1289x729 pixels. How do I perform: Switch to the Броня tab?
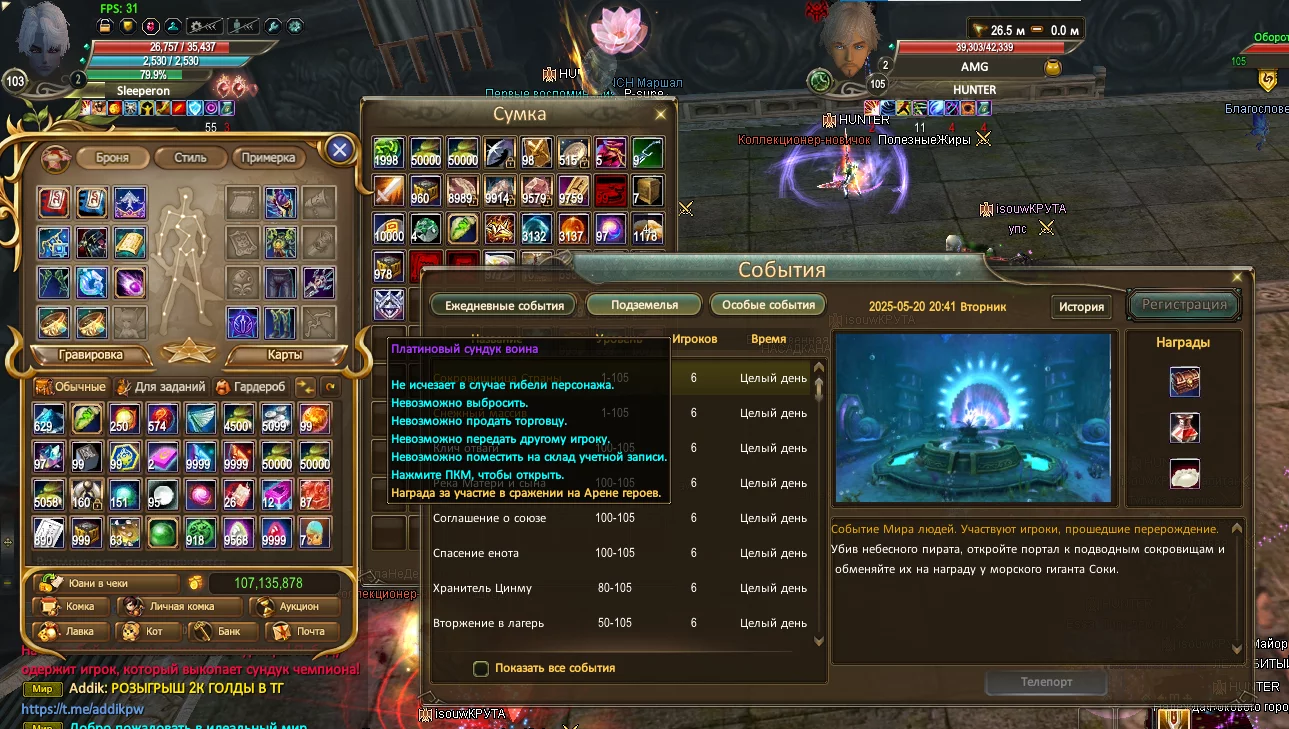click(x=112, y=158)
